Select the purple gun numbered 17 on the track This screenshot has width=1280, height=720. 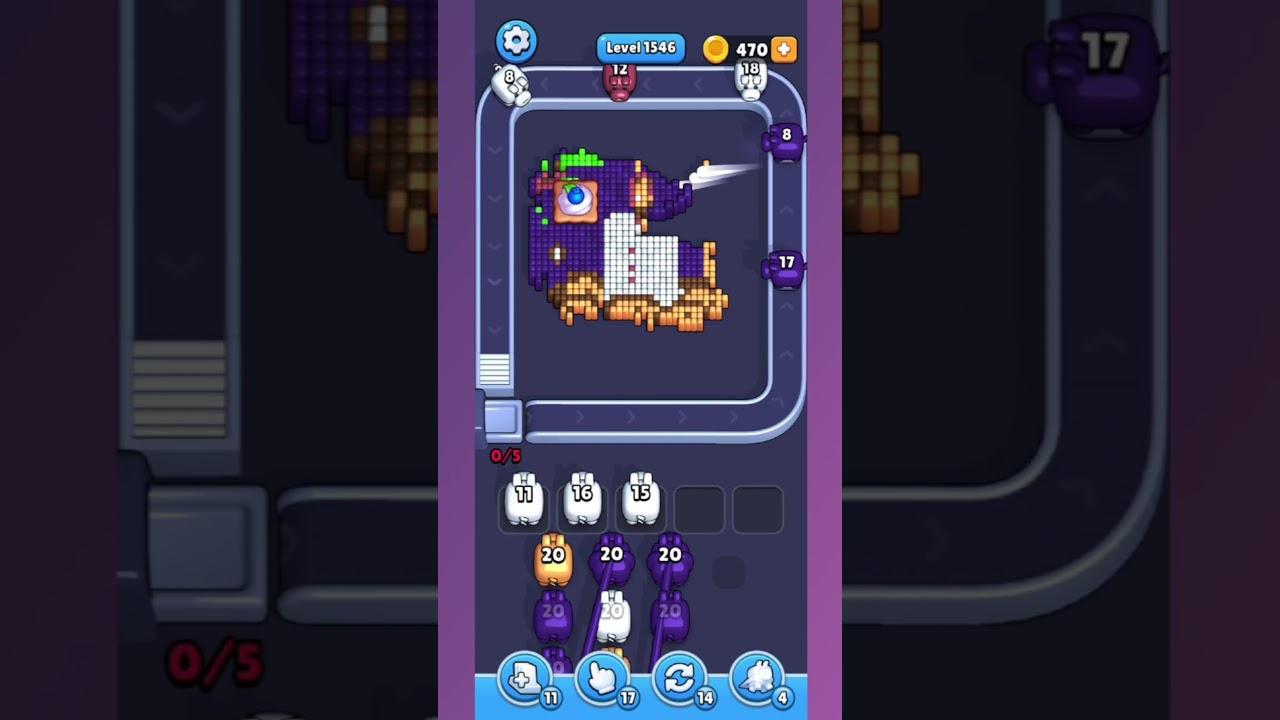tap(785, 265)
